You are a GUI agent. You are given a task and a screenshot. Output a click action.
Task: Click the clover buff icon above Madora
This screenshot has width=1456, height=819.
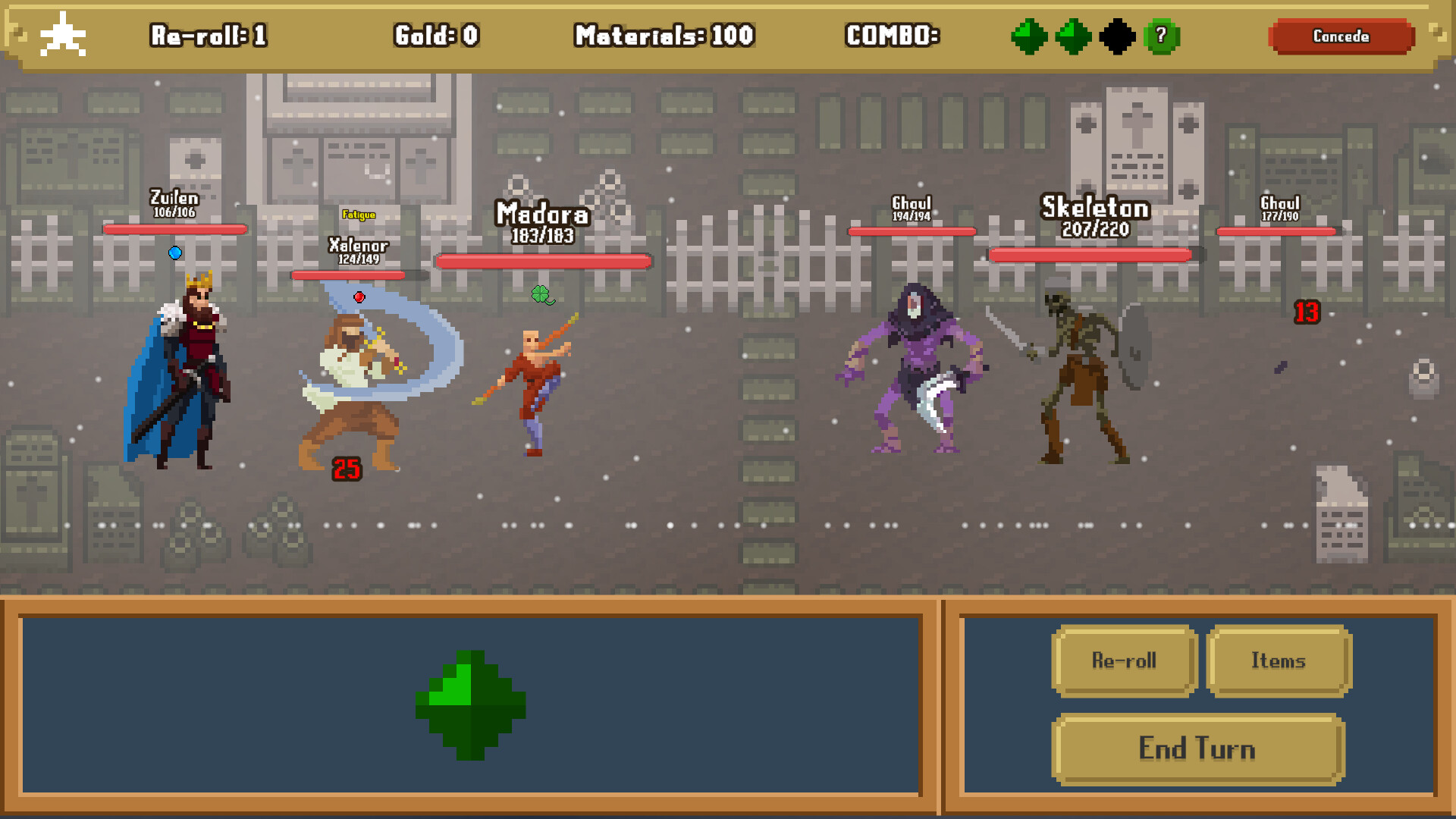pos(541,295)
